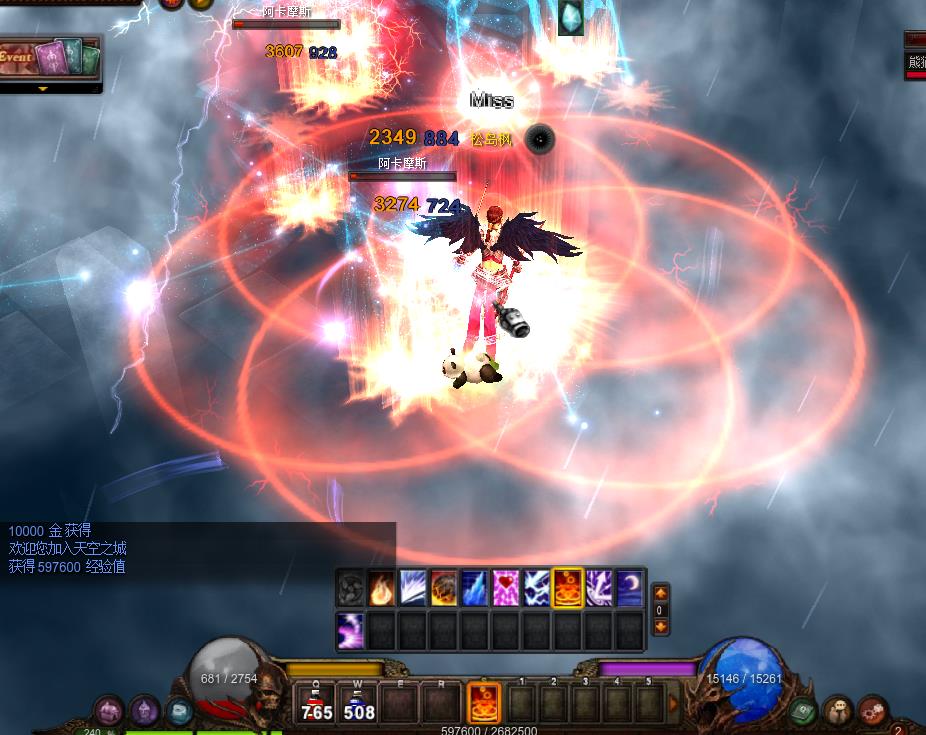Select the grey spiral skill slot
Image resolution: width=926 pixels, height=735 pixels.
point(350,587)
